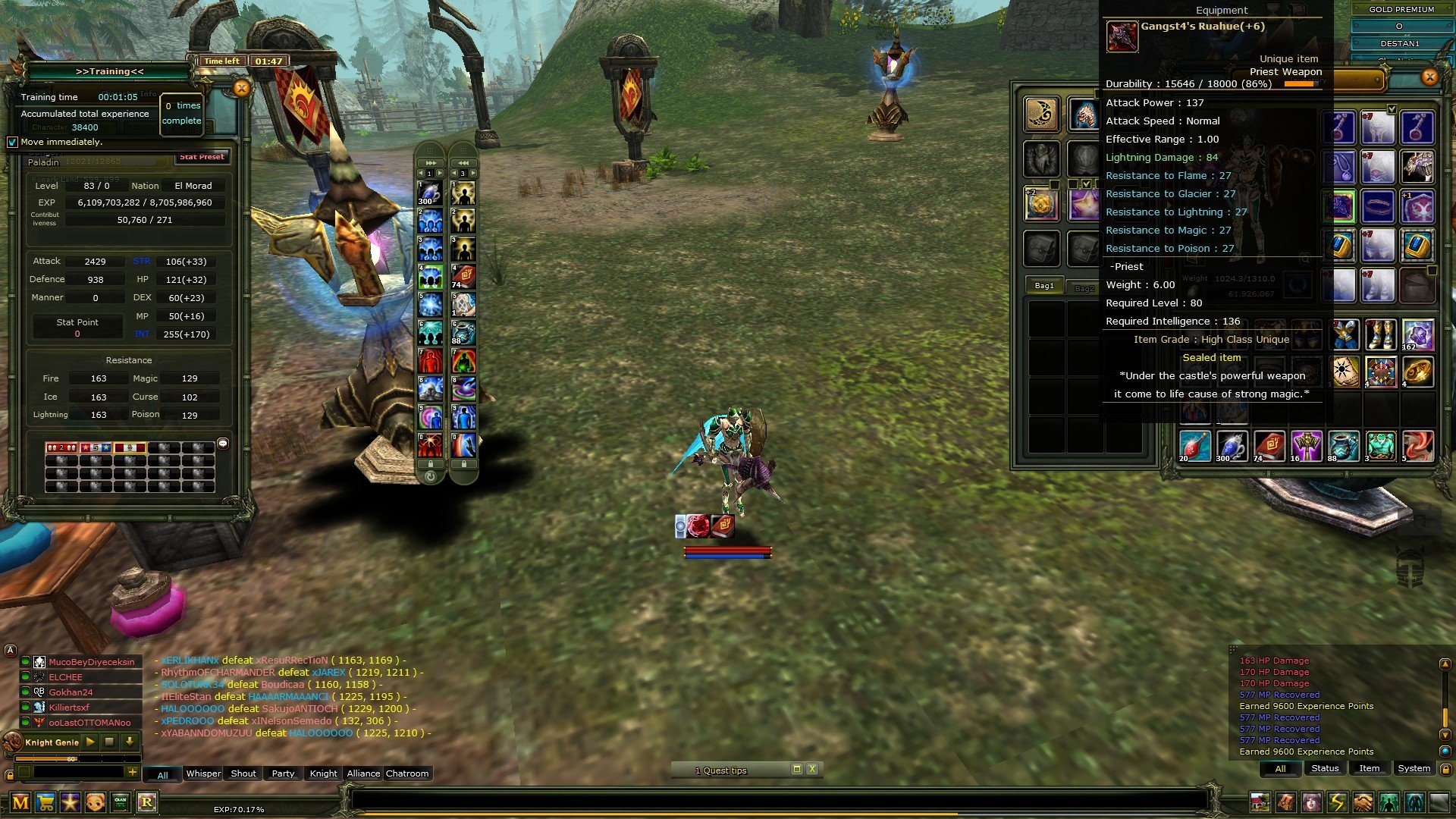Open the Status tab in the message log
Screen dimensions: 1456x819
[x=1325, y=768]
